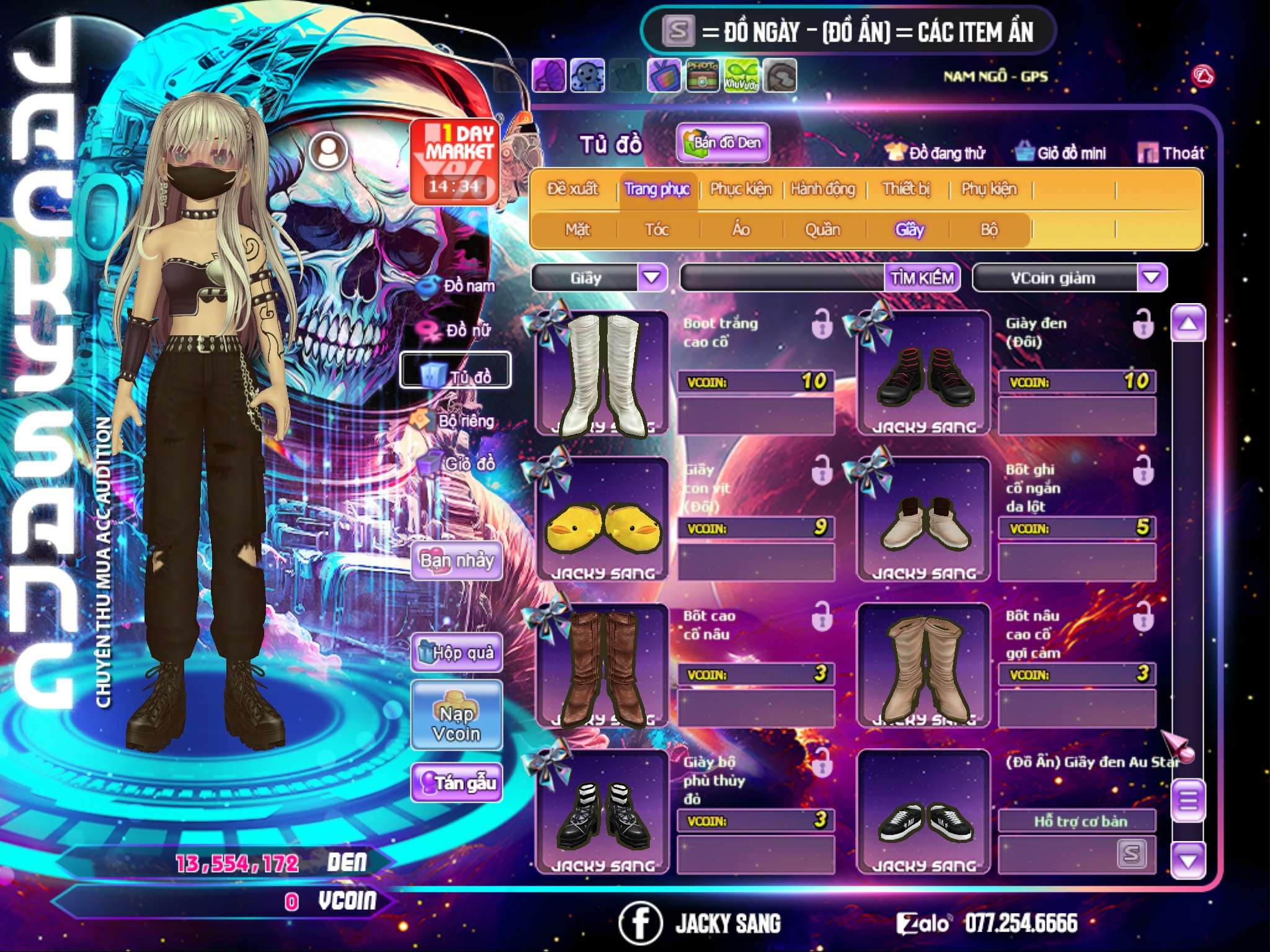Open the Bạn nhảy menu

click(x=457, y=561)
